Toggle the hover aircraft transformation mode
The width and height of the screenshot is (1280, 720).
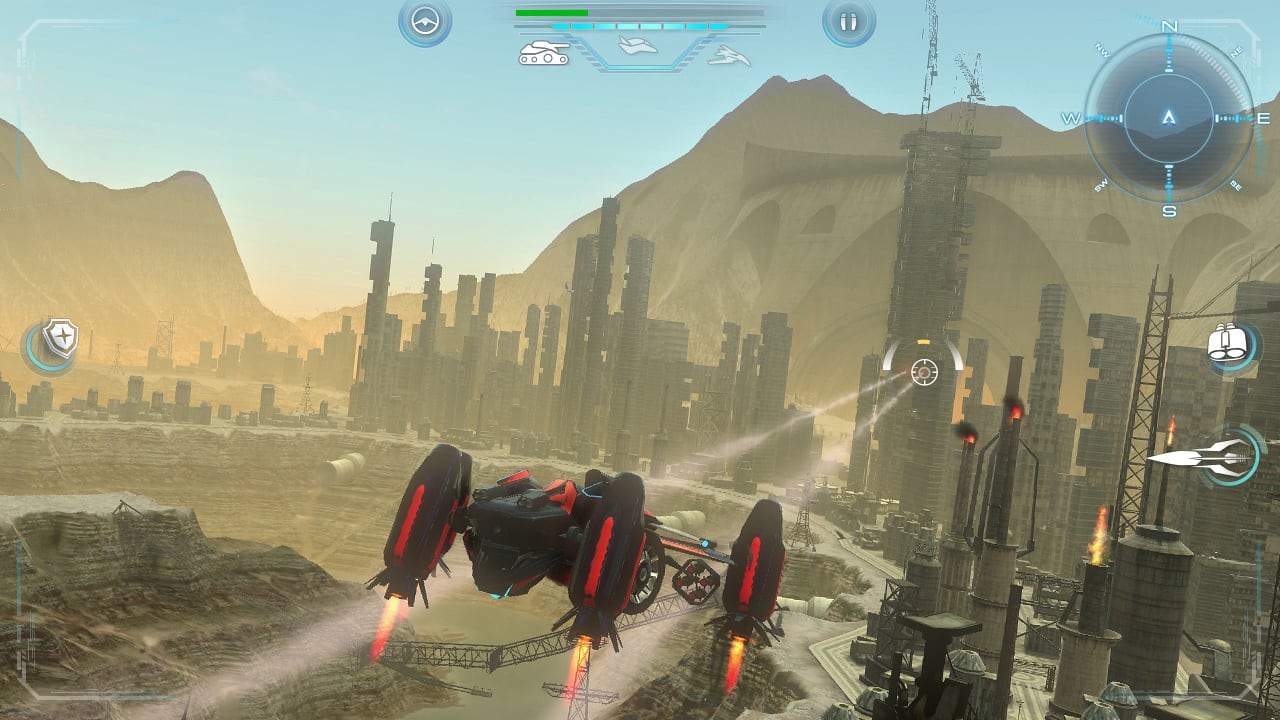pyautogui.click(x=636, y=45)
